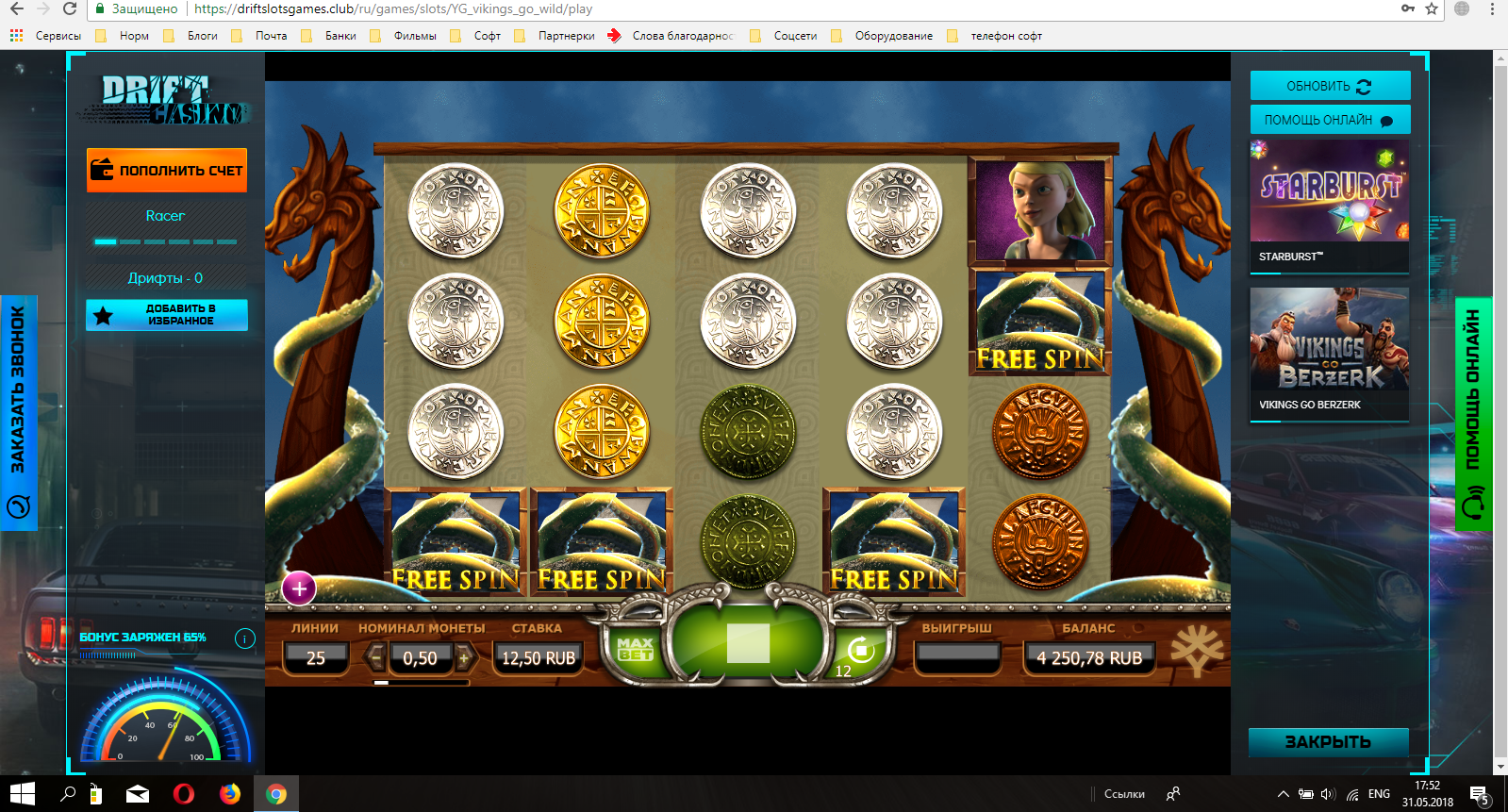Refresh the game with the Обновить button

tap(1330, 86)
